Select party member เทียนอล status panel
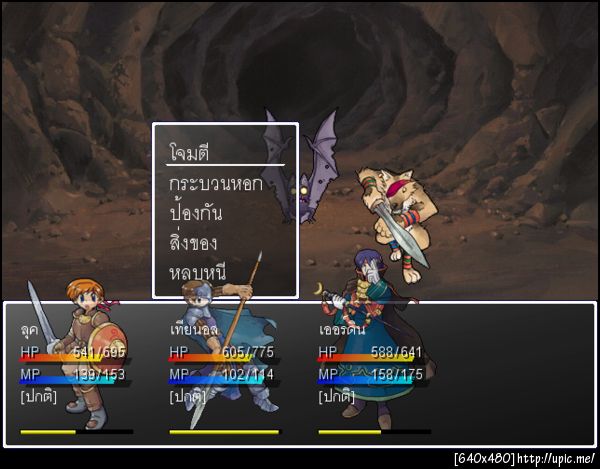600x469 pixels. coord(224,372)
